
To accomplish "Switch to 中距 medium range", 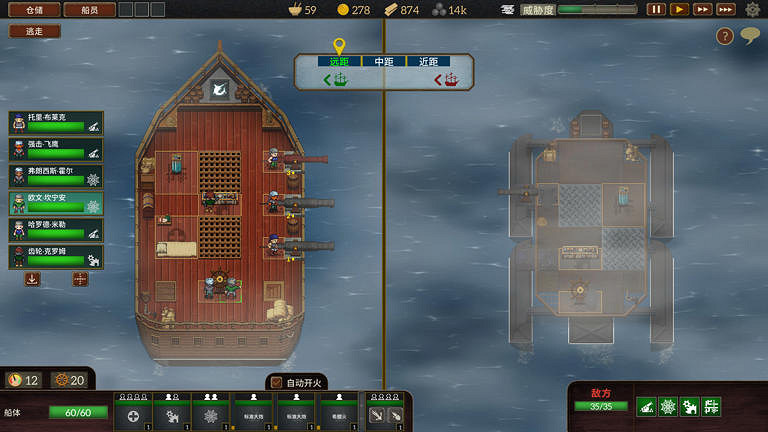I will pos(384,62).
